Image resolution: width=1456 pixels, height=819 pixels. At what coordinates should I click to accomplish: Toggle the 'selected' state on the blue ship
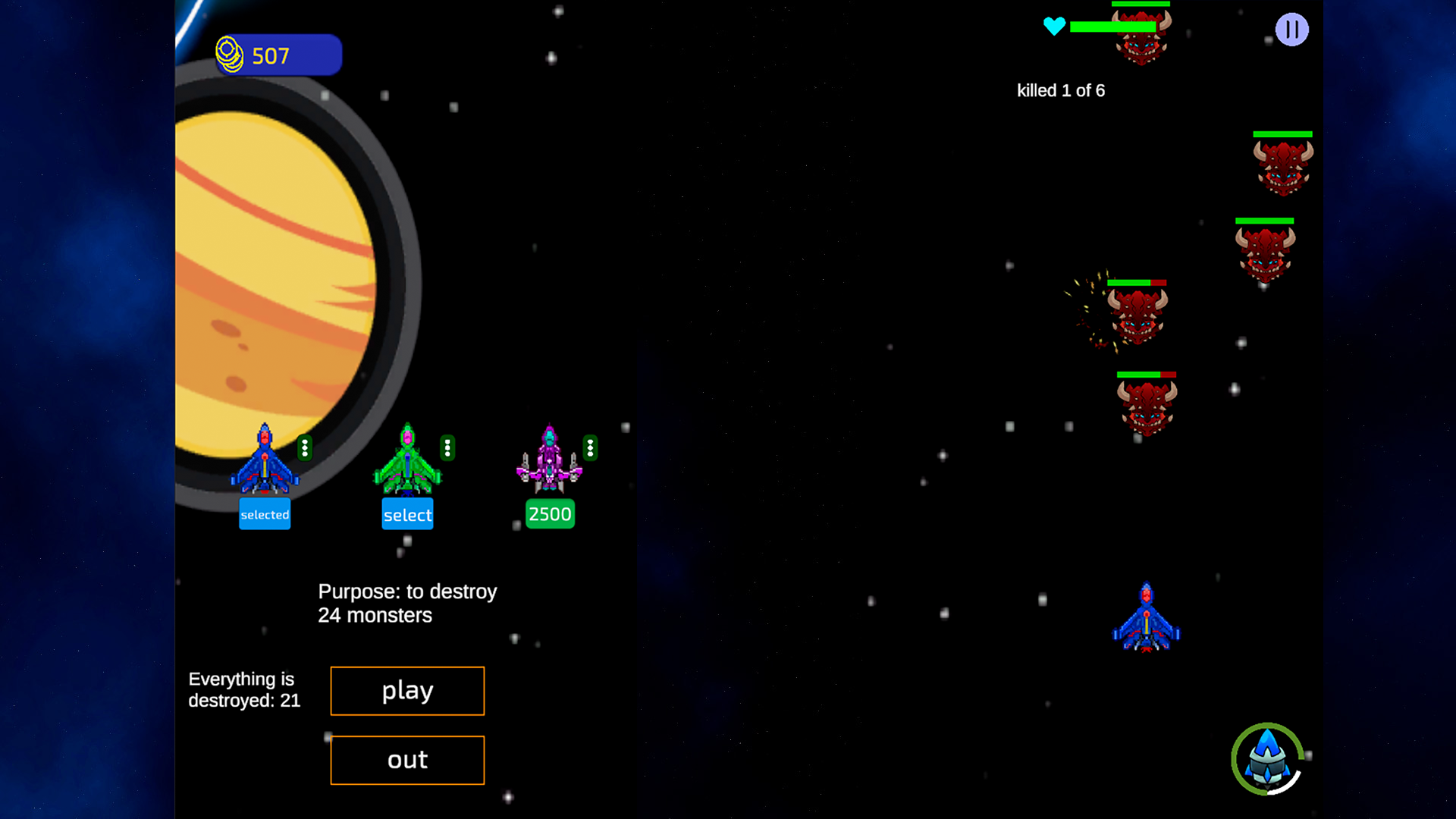coord(265,514)
